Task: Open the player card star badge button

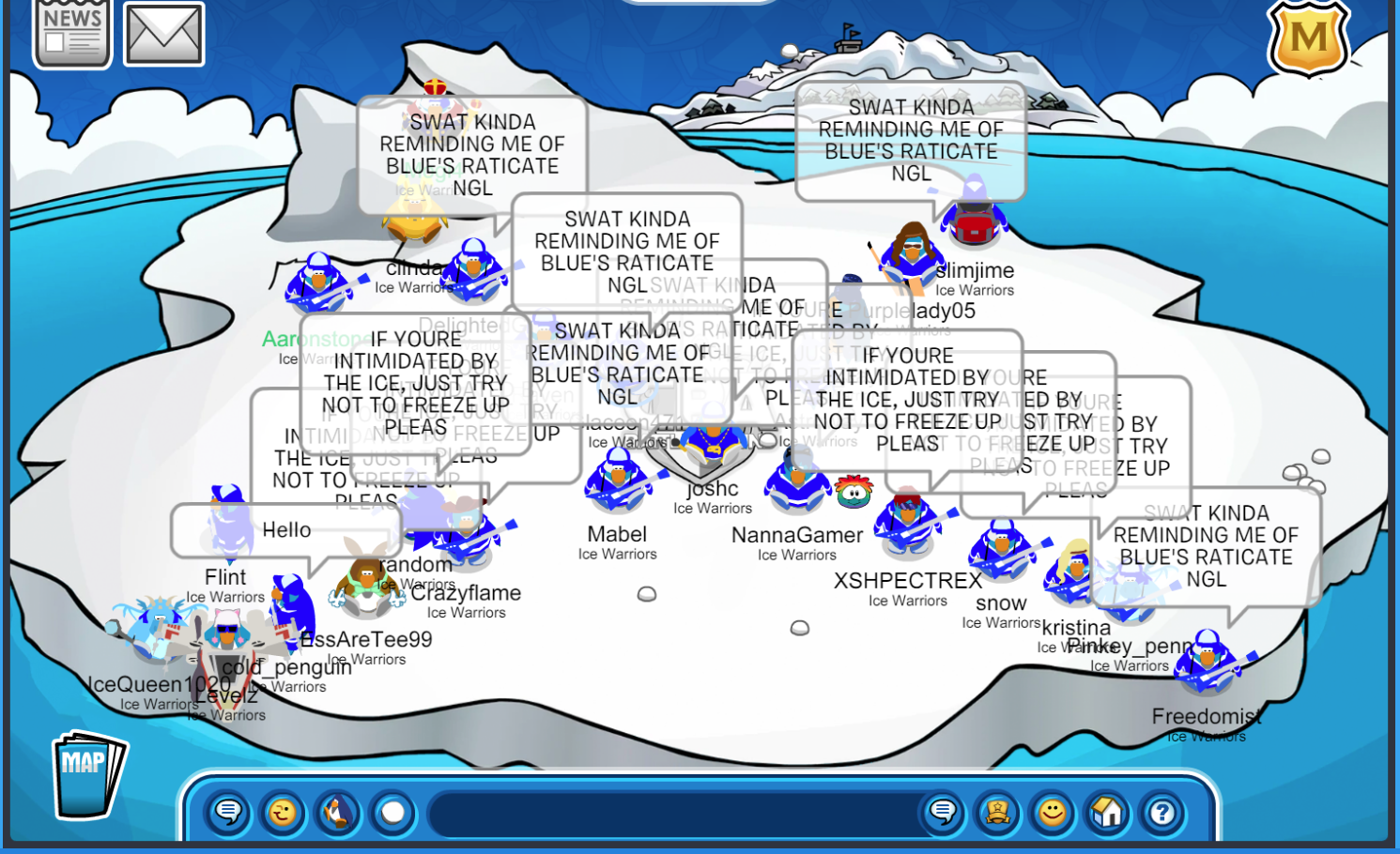Action: coord(997,812)
